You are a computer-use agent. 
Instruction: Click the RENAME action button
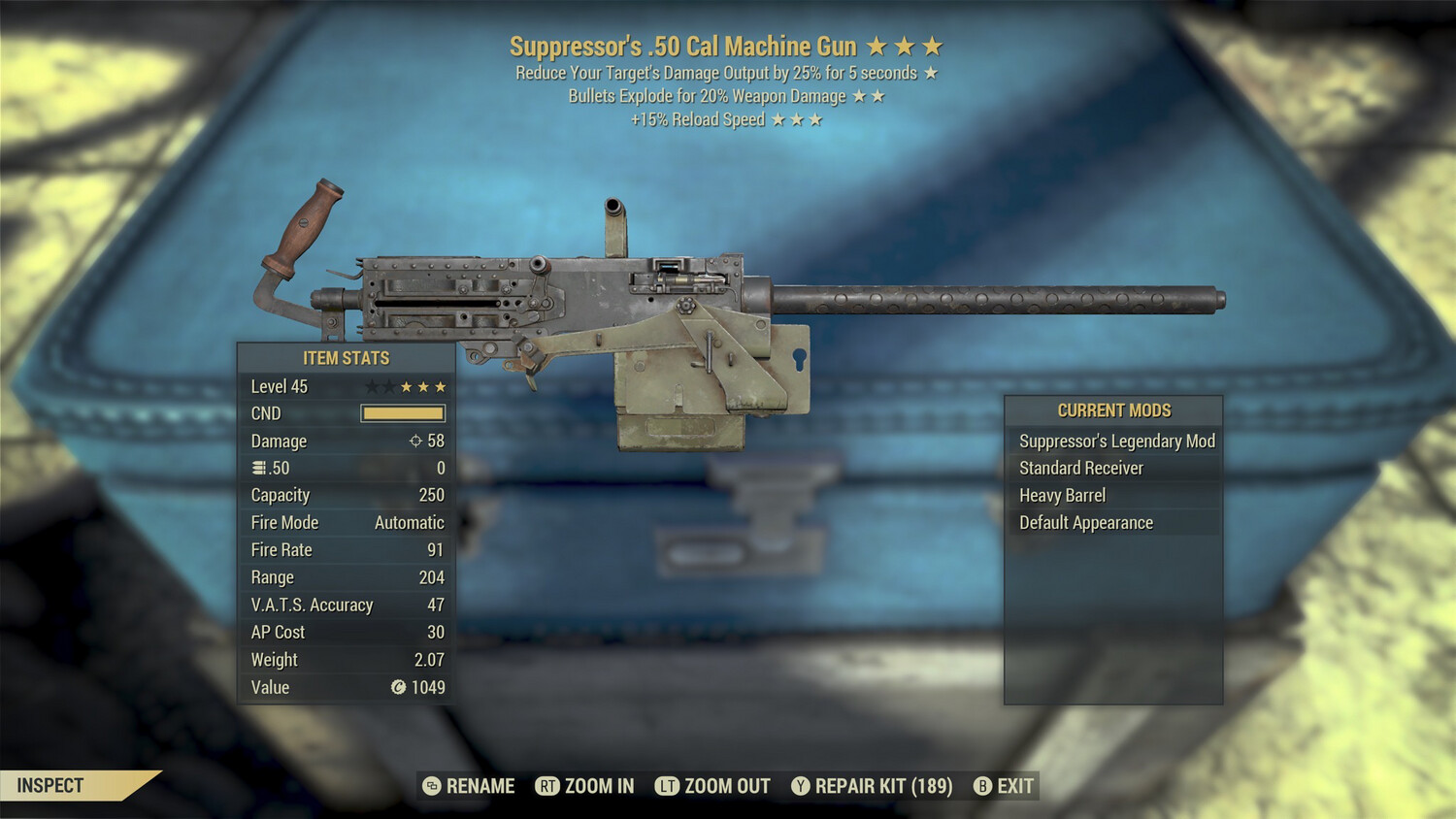[480, 786]
